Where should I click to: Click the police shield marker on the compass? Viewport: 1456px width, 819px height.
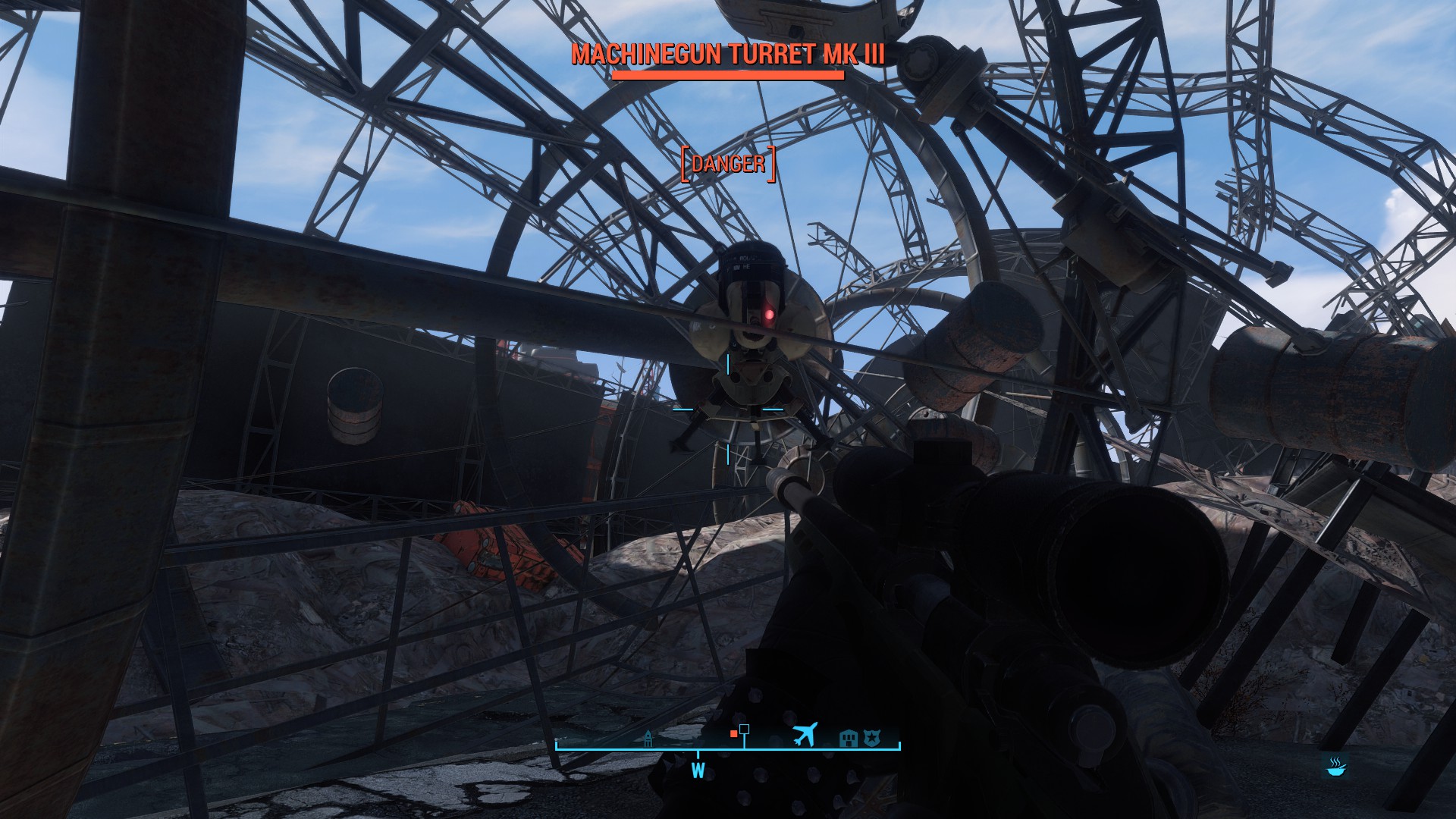tap(872, 736)
